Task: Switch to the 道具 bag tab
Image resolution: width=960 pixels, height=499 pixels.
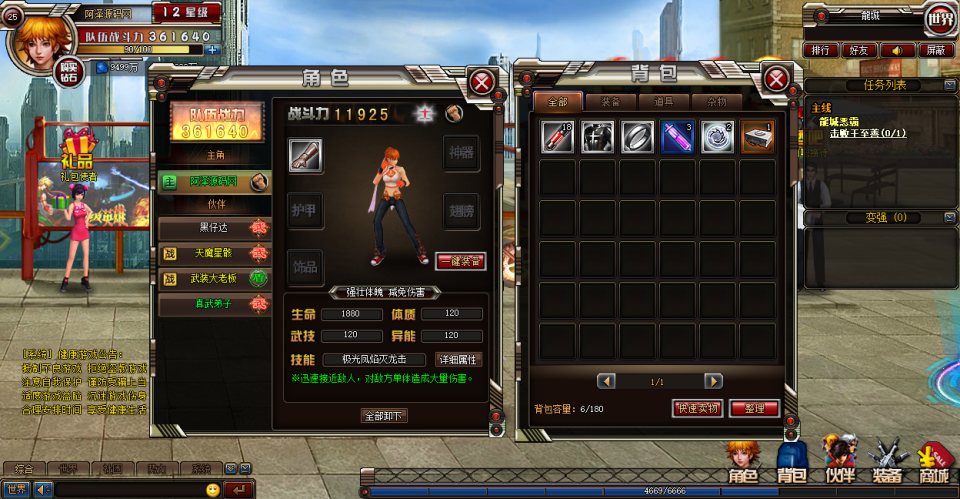Action: [664, 102]
